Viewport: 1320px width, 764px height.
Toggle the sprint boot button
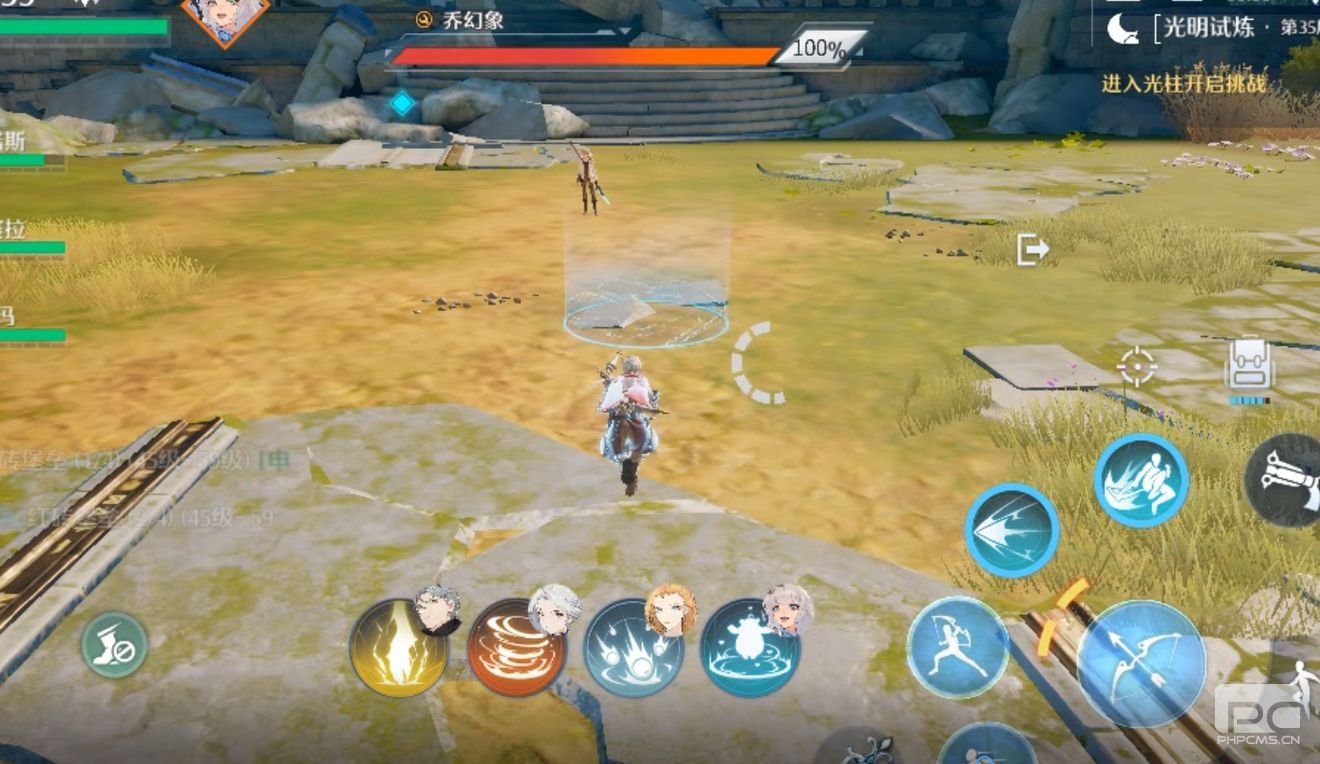coord(114,645)
